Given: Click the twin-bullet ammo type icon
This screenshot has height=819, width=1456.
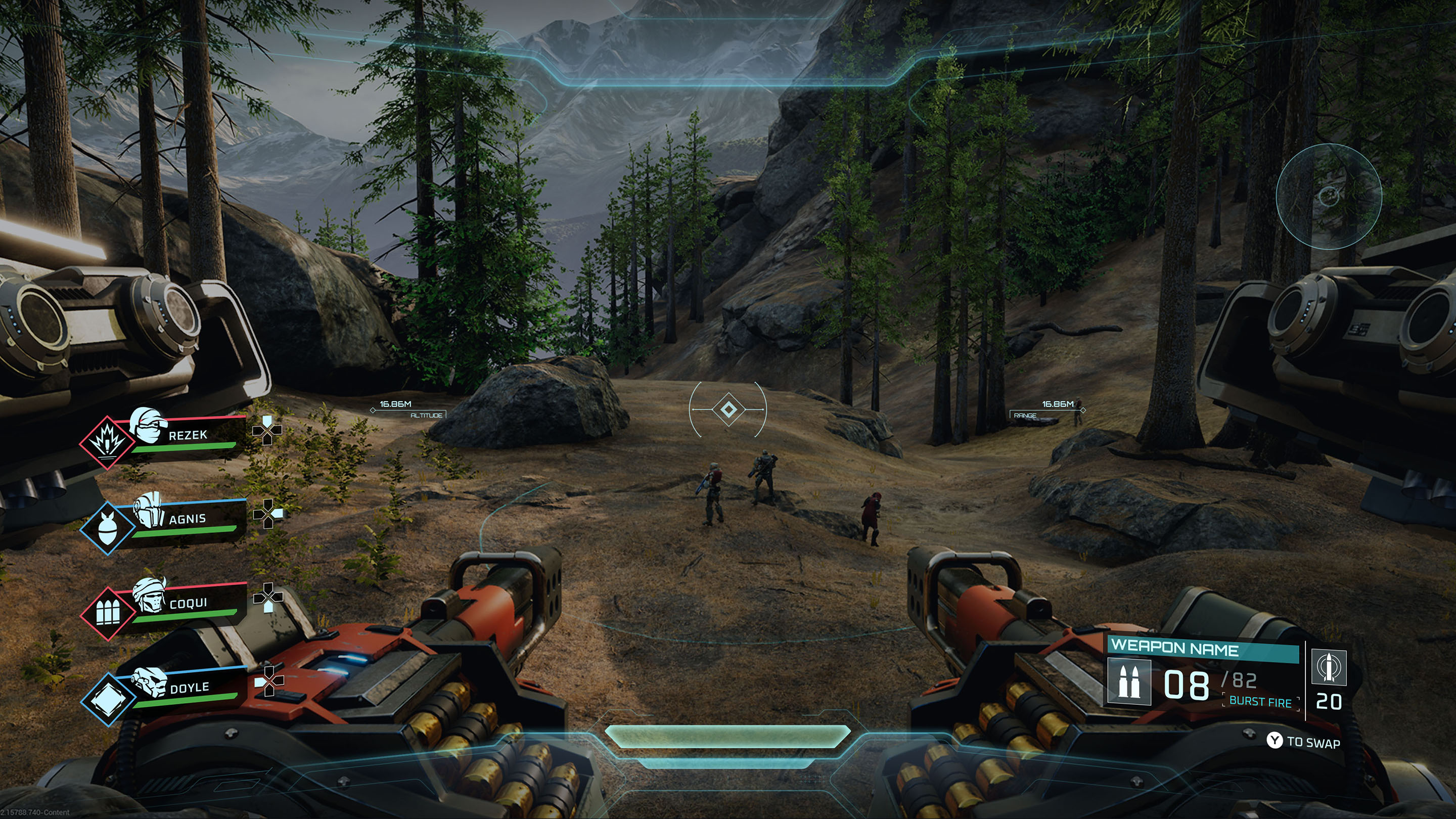Looking at the screenshot, I should pos(1129,683).
